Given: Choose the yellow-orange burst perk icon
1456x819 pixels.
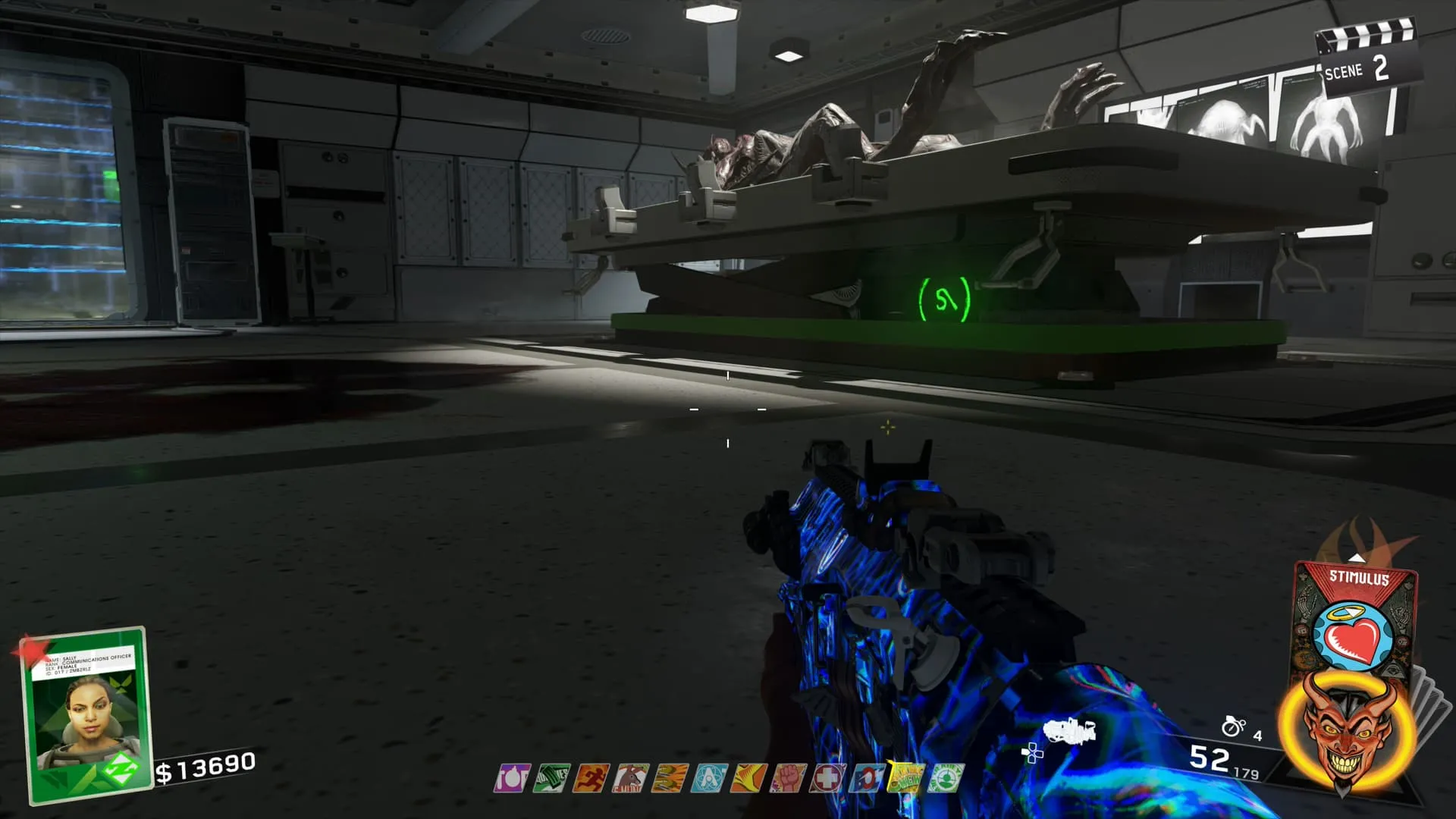Looking at the screenshot, I should (748, 778).
